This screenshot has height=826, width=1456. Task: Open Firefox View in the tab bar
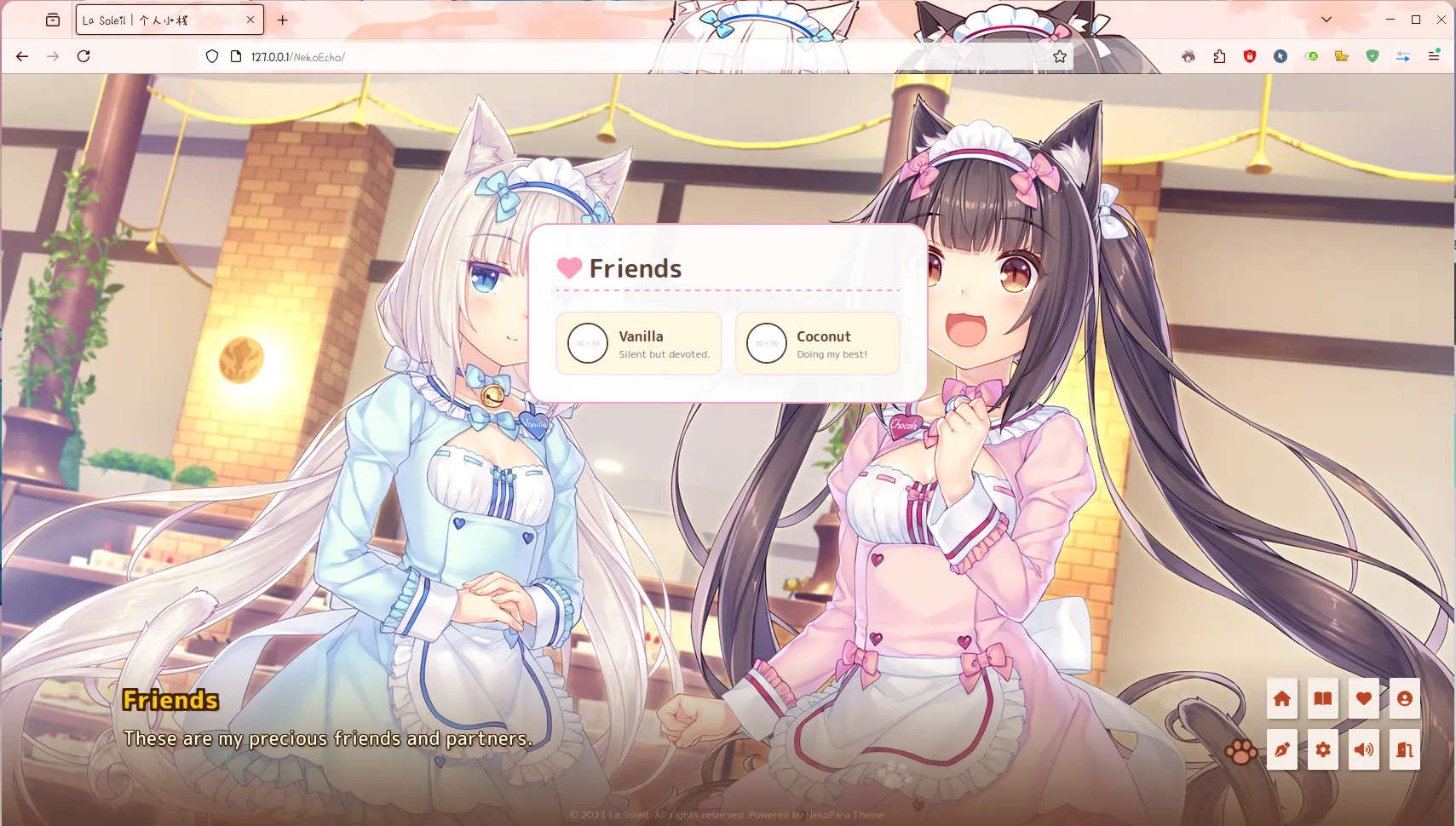click(53, 20)
